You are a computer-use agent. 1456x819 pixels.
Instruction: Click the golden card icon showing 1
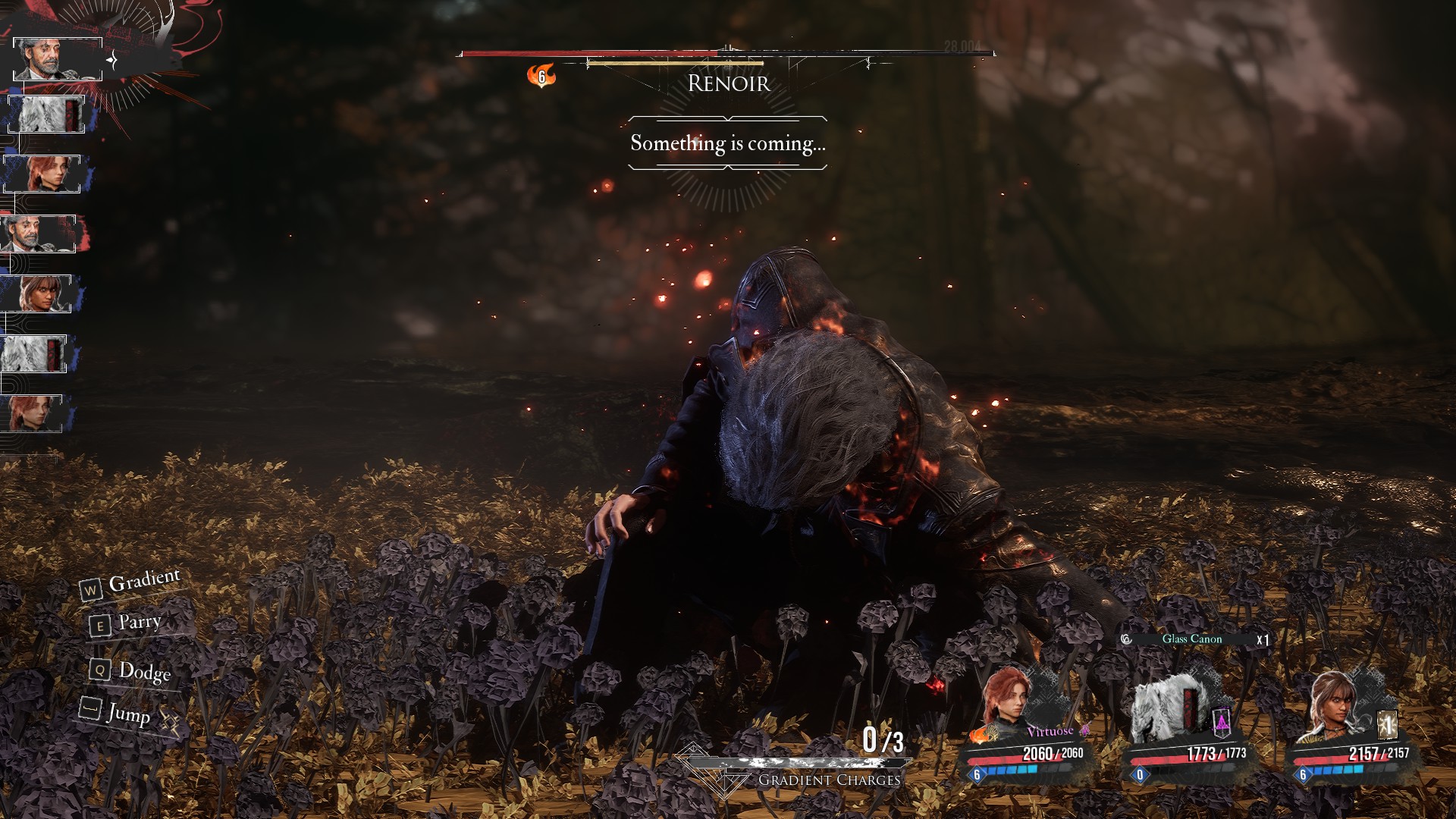click(1387, 725)
